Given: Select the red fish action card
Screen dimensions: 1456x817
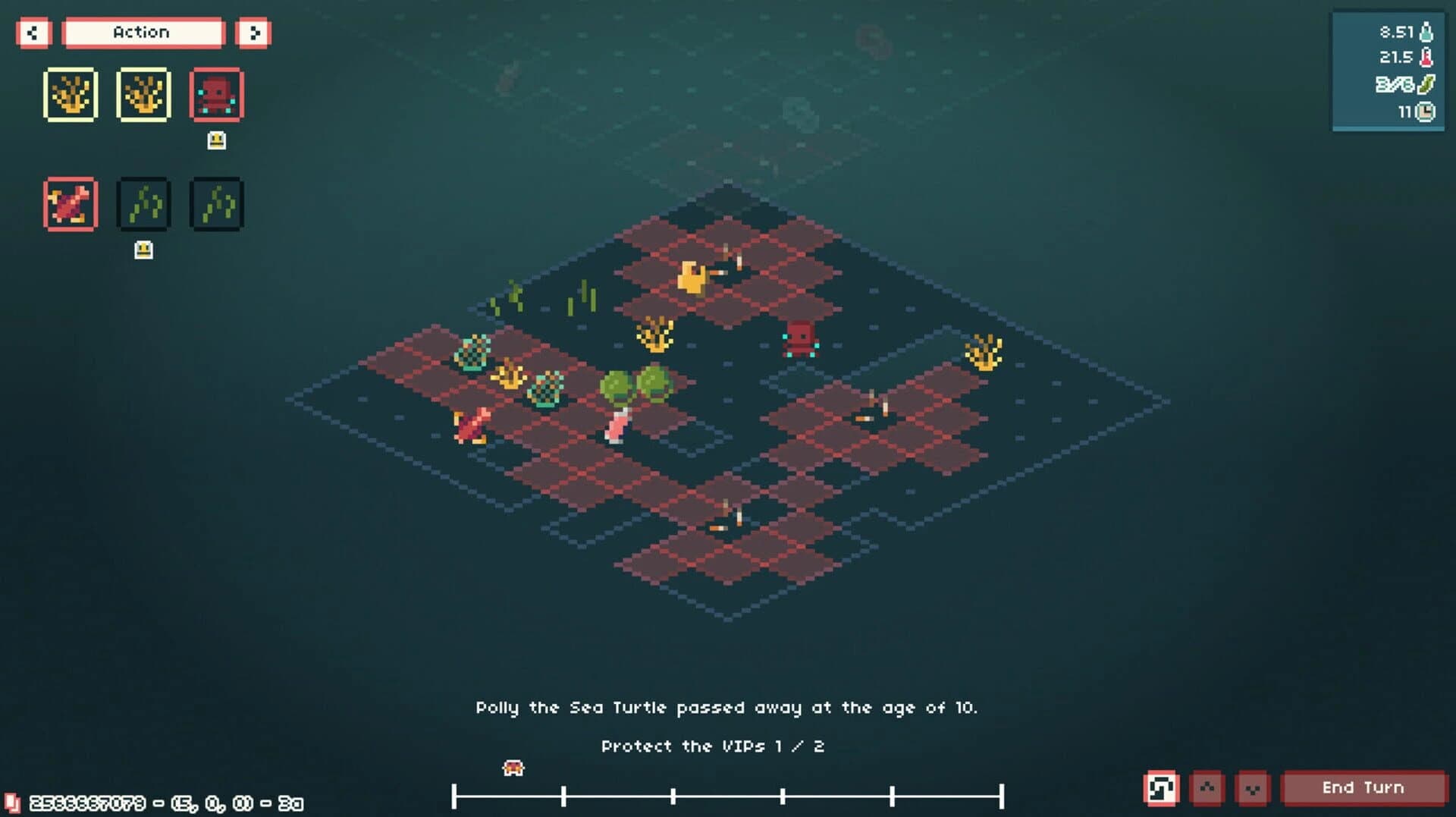Looking at the screenshot, I should [71, 203].
